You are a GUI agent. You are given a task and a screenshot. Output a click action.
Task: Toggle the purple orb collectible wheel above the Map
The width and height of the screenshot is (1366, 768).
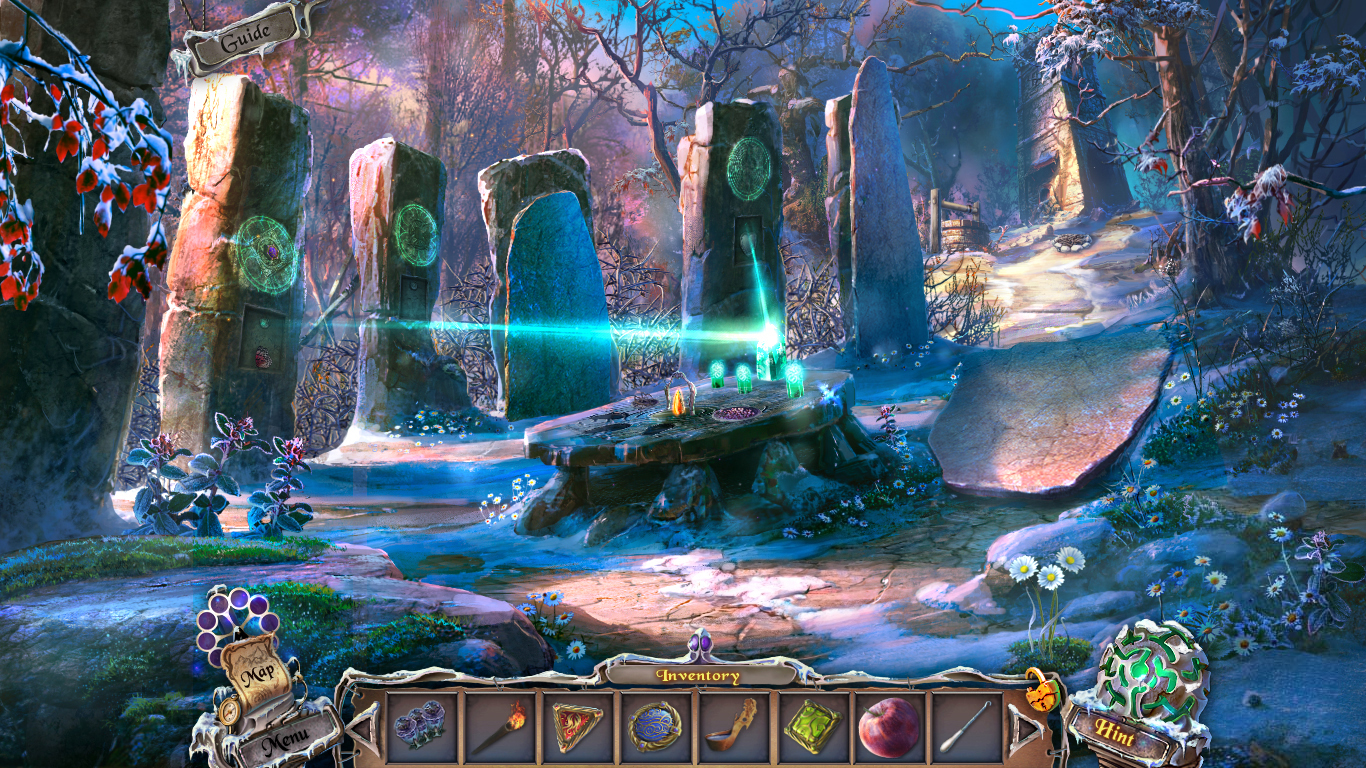[x=232, y=625]
